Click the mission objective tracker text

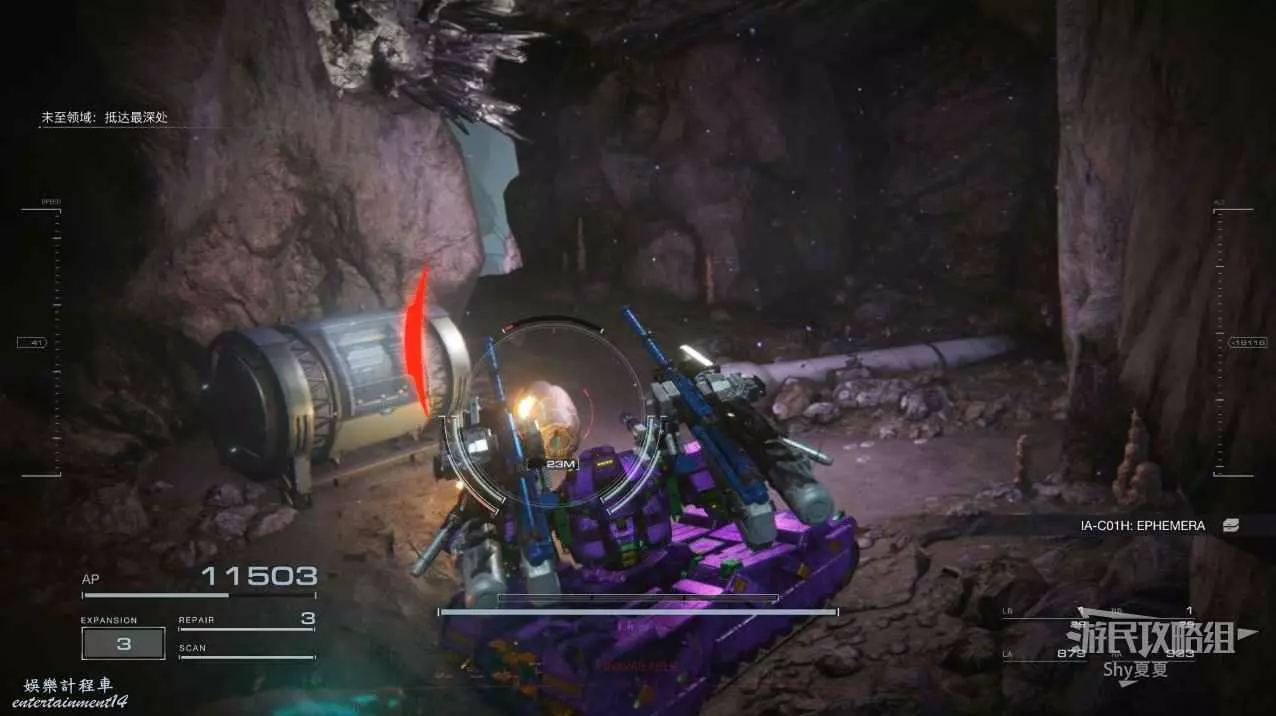[104, 118]
